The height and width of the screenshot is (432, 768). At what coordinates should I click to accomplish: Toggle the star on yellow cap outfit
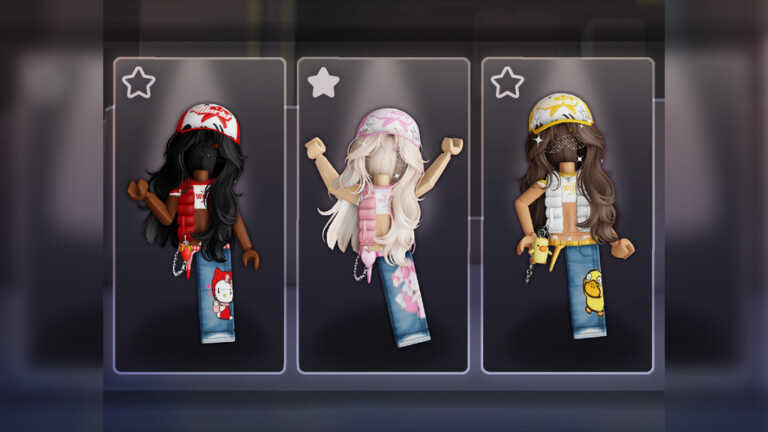click(507, 83)
